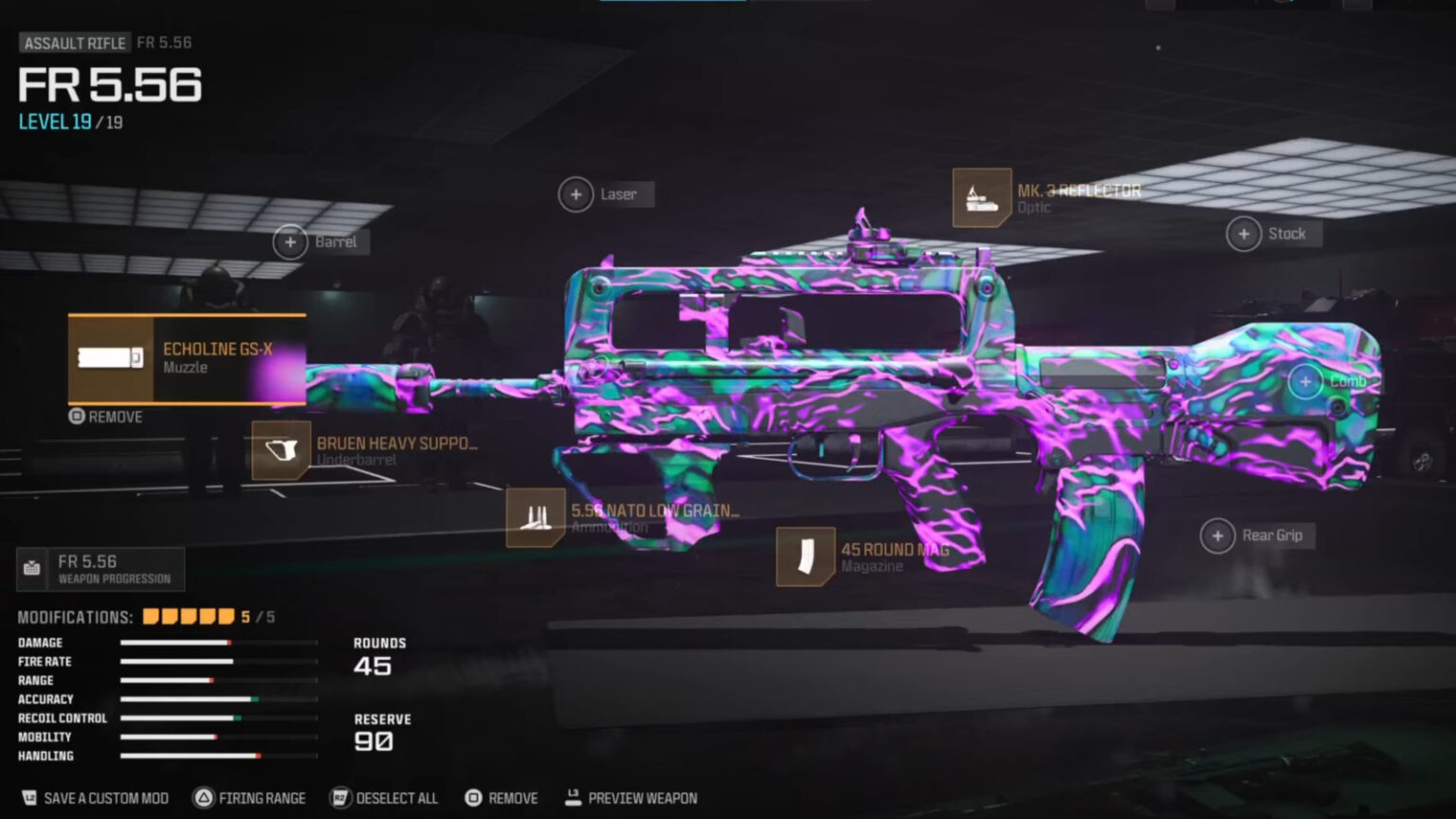Open the Bruen Heavy Support underbarrel icon
Image resolution: width=1456 pixels, height=819 pixels.
(x=280, y=452)
